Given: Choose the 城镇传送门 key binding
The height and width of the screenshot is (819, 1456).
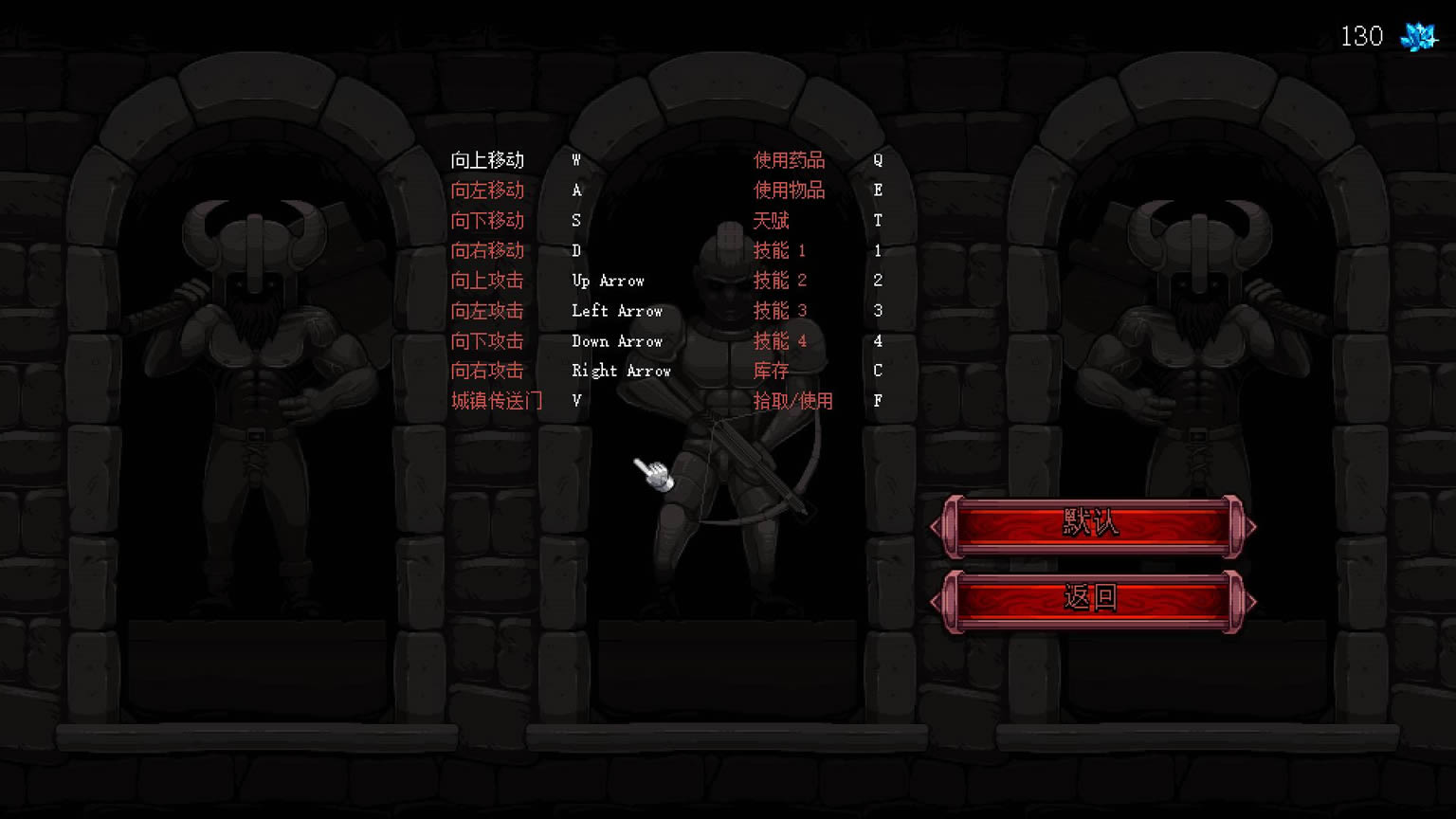Looking at the screenshot, I should [497, 401].
